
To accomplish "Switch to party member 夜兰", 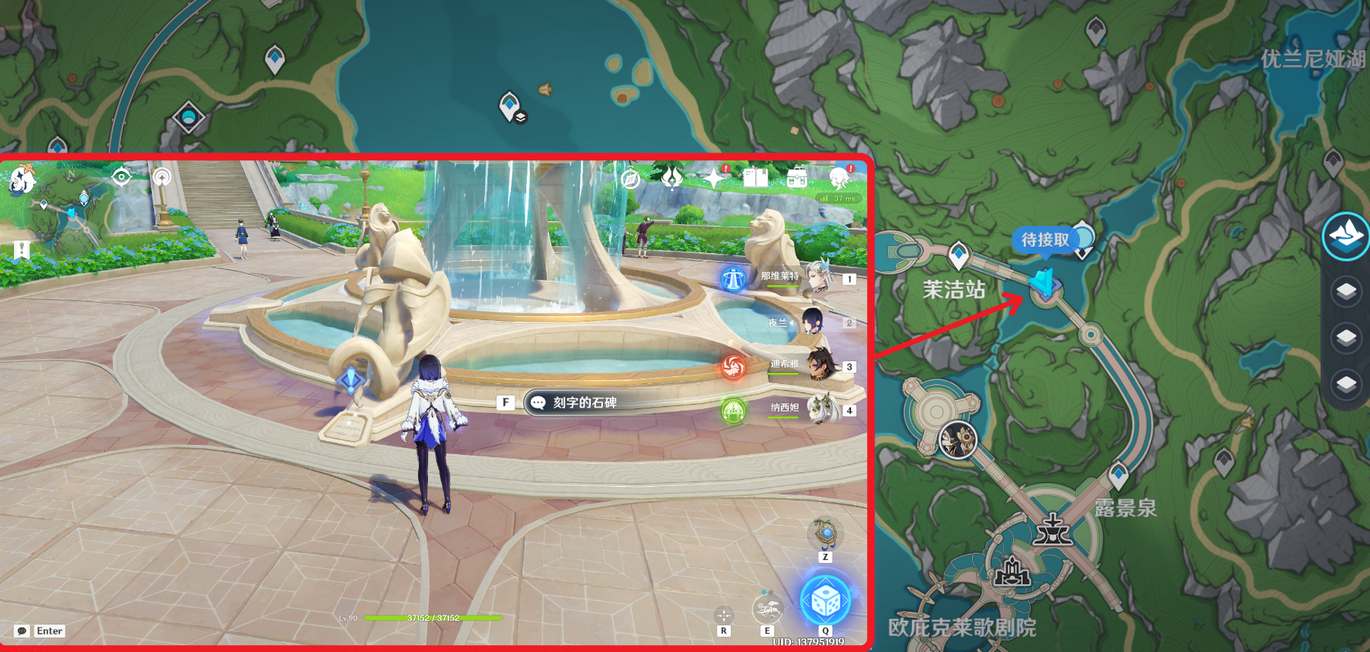I will tap(816, 323).
